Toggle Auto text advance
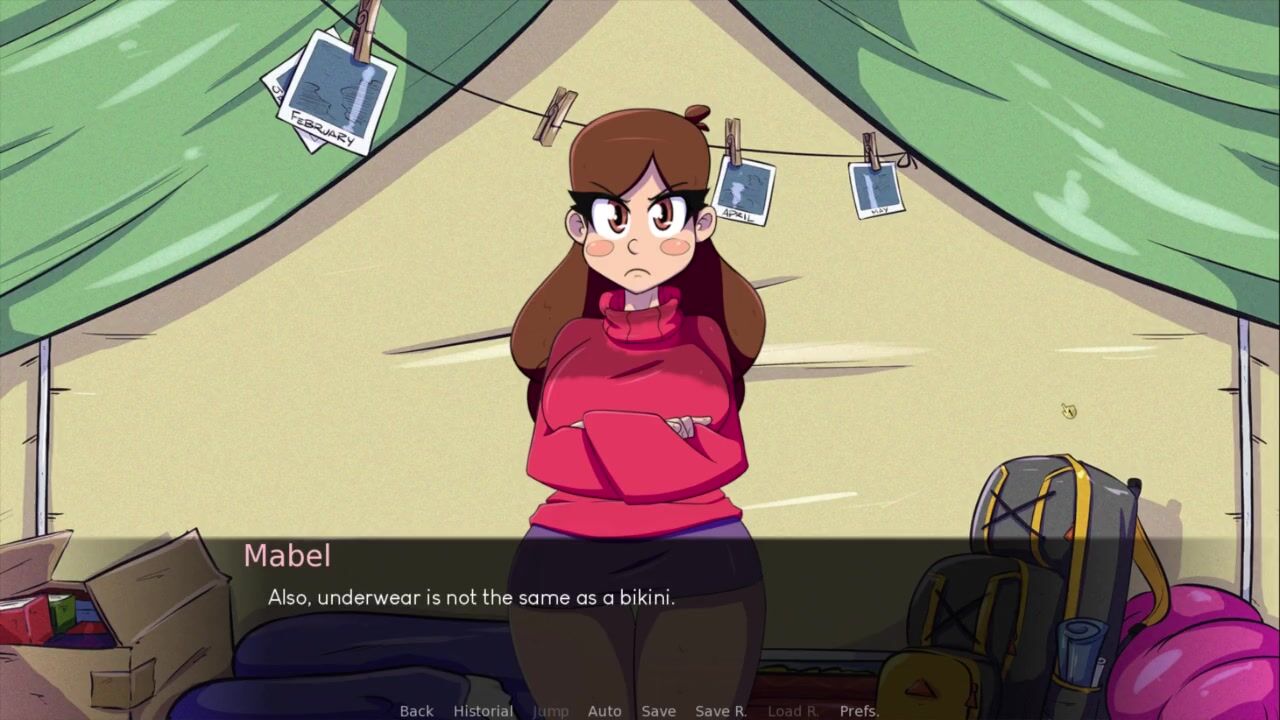Viewport: 1280px width, 720px height. pyautogui.click(x=604, y=711)
